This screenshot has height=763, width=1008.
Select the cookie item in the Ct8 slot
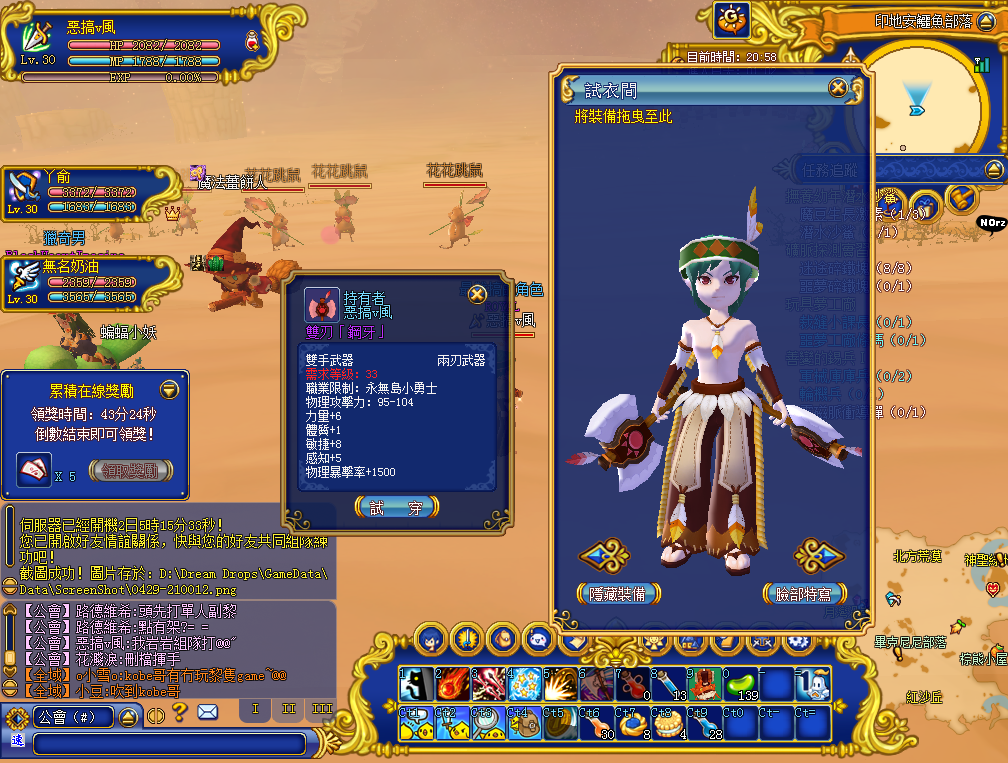coord(668,723)
